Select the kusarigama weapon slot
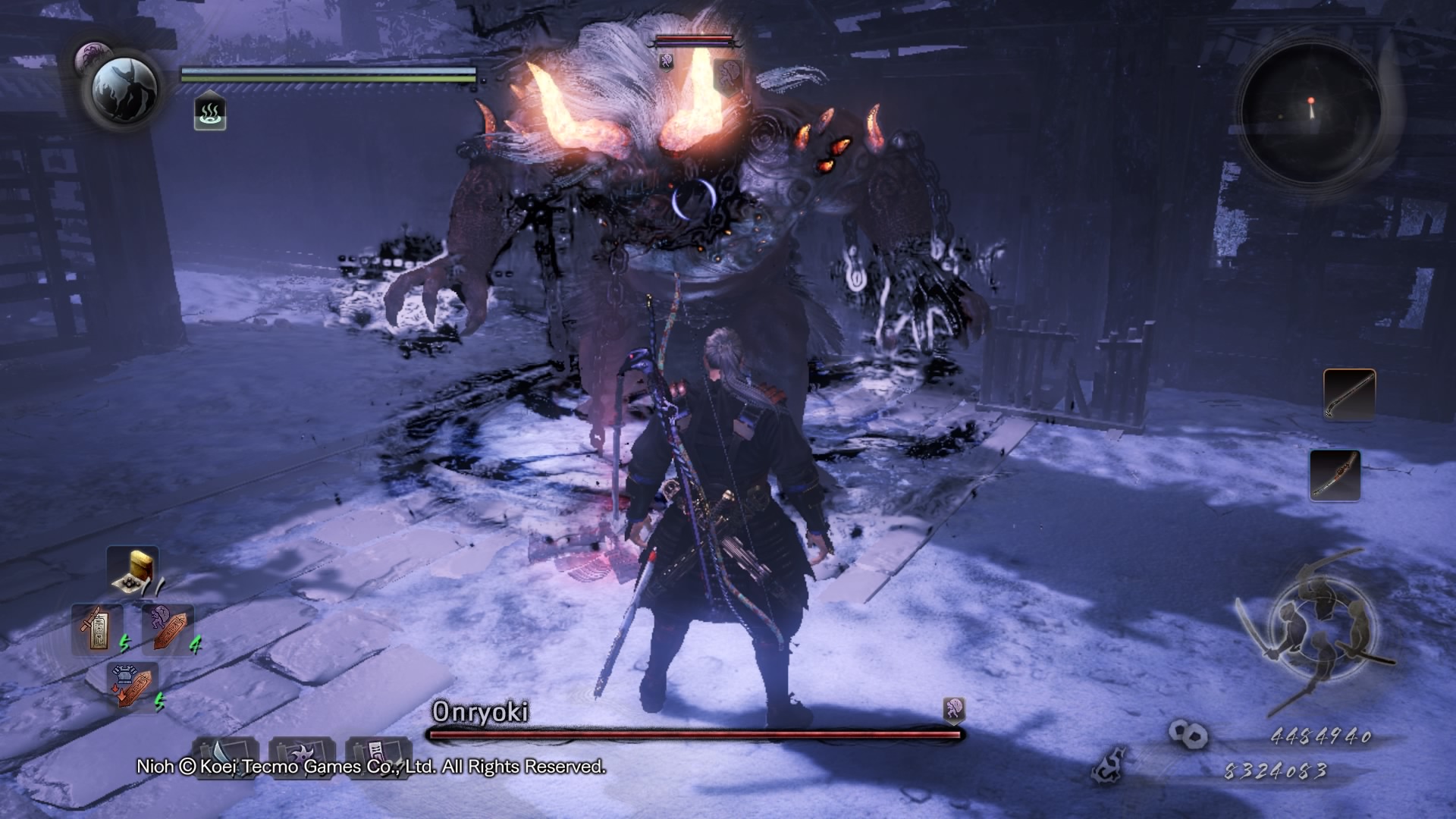Viewport: 1456px width, 819px height. (1349, 394)
